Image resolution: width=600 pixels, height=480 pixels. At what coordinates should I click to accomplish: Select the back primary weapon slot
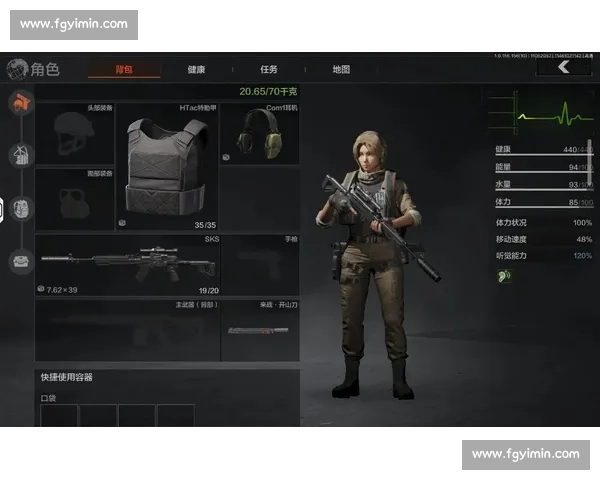point(127,330)
